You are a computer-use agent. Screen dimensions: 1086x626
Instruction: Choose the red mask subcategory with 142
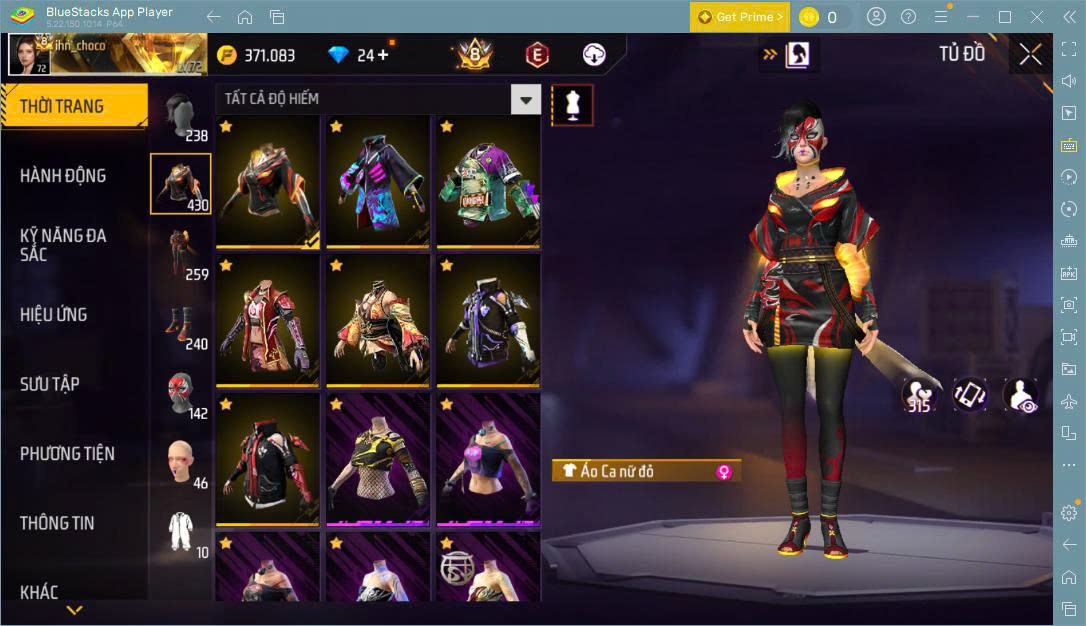pyautogui.click(x=181, y=394)
